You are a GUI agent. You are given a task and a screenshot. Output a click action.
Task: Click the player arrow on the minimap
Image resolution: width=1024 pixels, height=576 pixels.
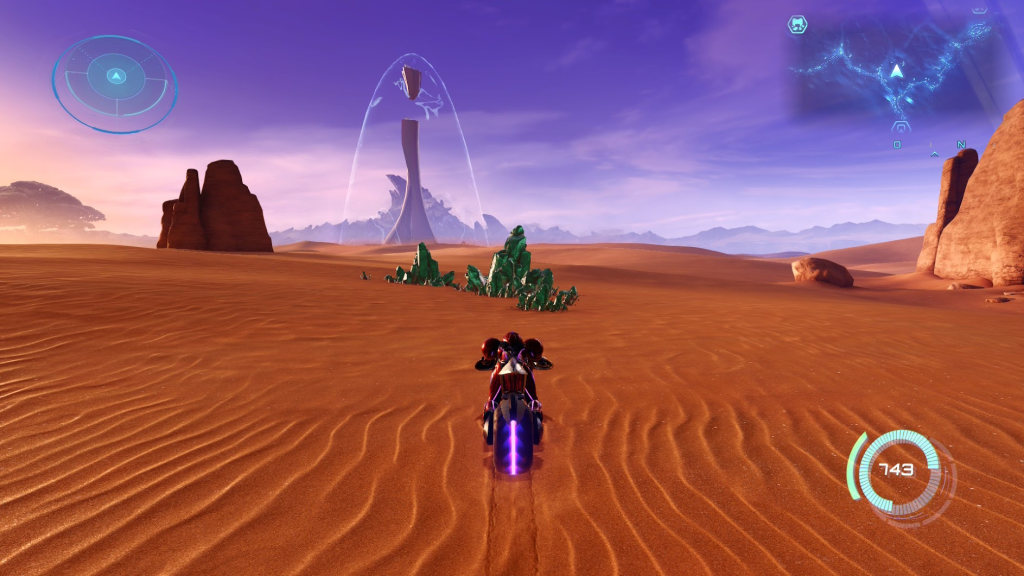897,71
